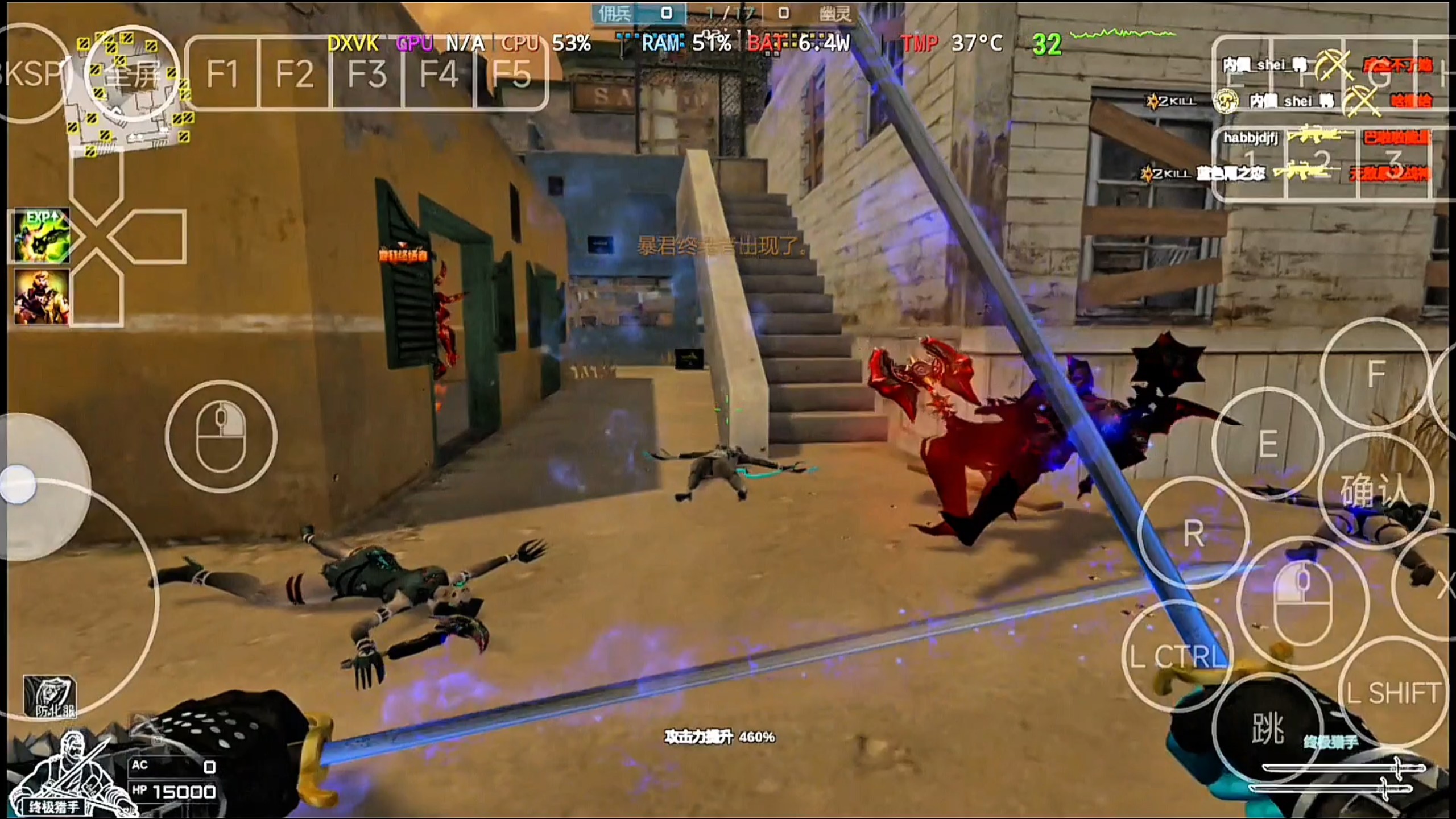Crouch using the L CTRL button
The image size is (1456, 819).
(x=1177, y=656)
